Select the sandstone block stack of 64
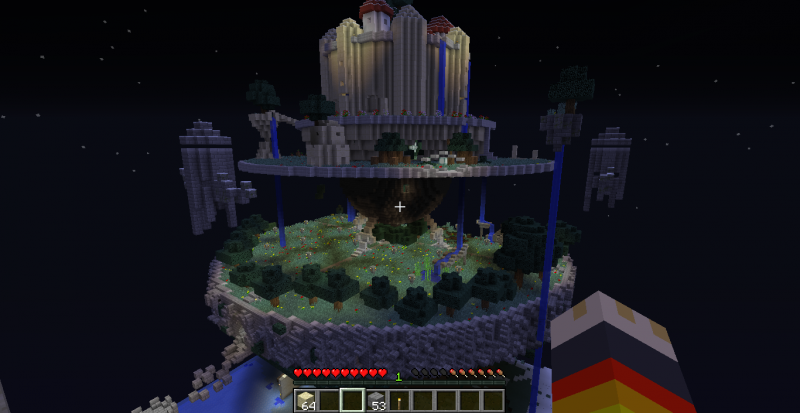The width and height of the screenshot is (800, 413). point(305,402)
